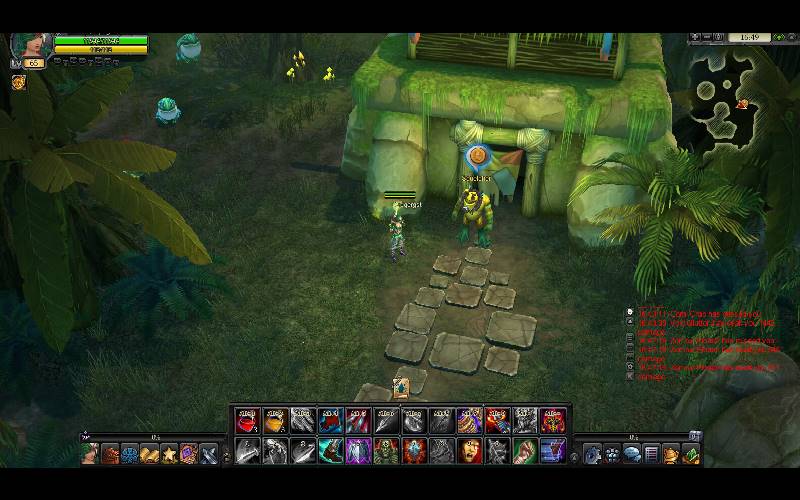Screen dimensions: 800x500
Task: Open the golden scroll menu
Action: (149, 455)
